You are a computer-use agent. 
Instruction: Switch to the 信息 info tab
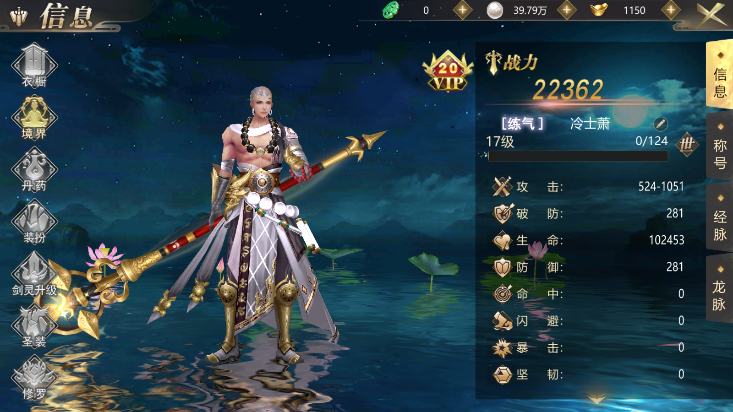719,75
